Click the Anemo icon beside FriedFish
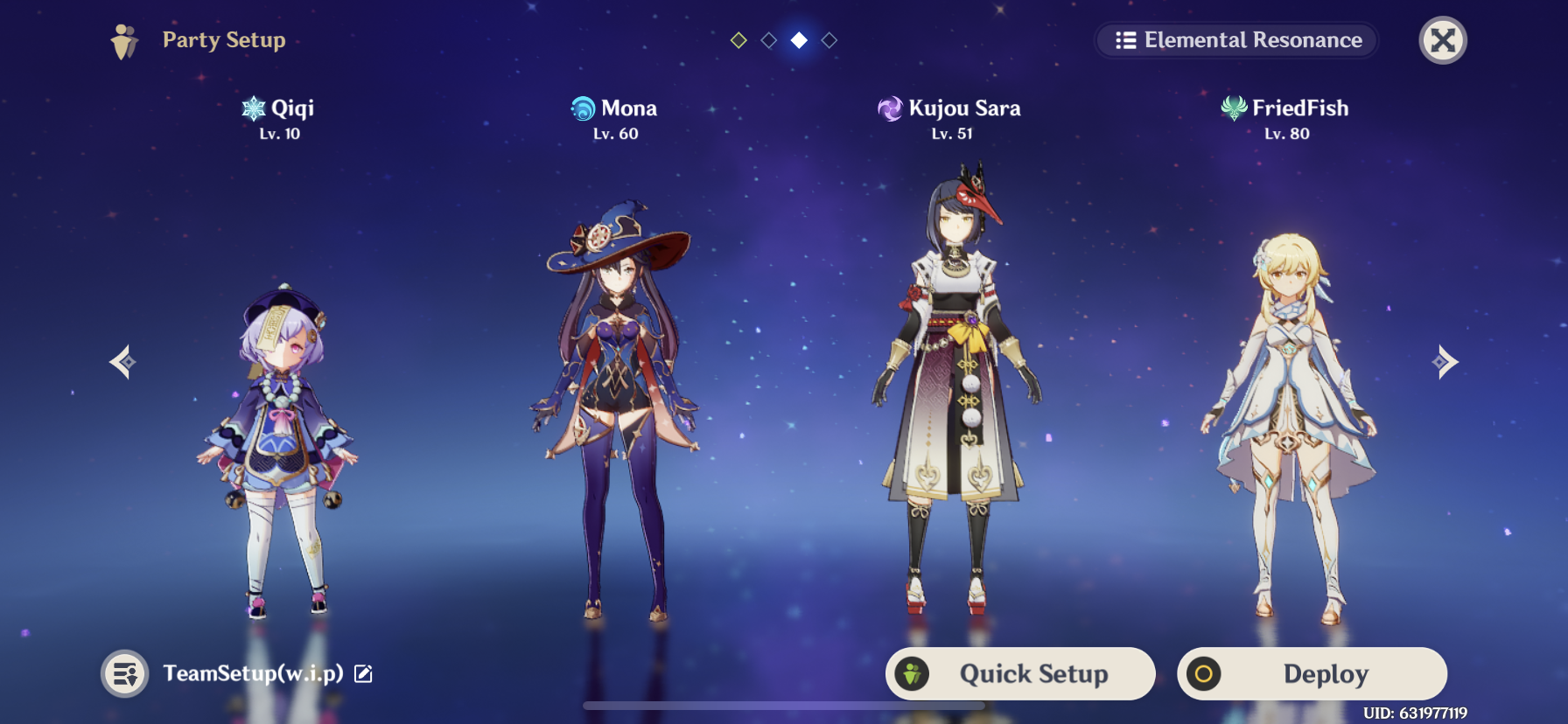Viewport: 1568px width, 724px height. tap(1234, 108)
